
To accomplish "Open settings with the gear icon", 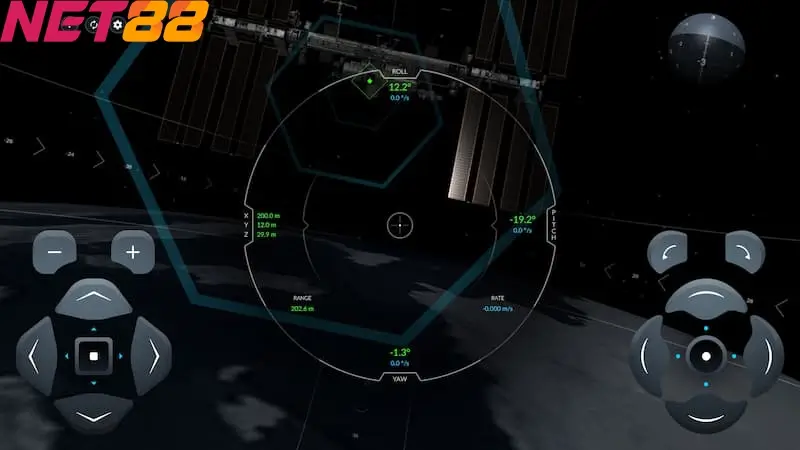I will (x=120, y=23).
